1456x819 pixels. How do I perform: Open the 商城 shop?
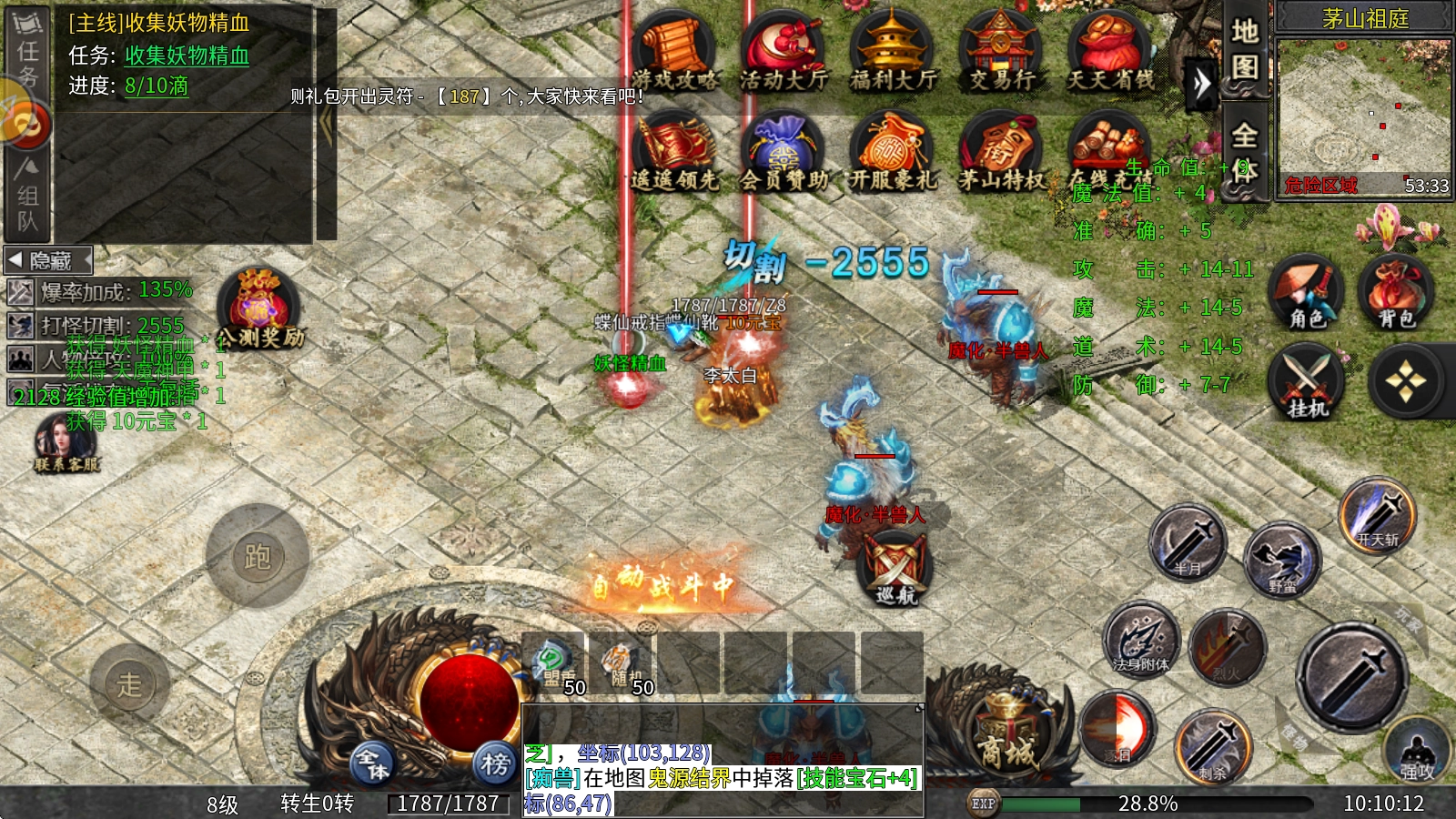coord(1006,737)
